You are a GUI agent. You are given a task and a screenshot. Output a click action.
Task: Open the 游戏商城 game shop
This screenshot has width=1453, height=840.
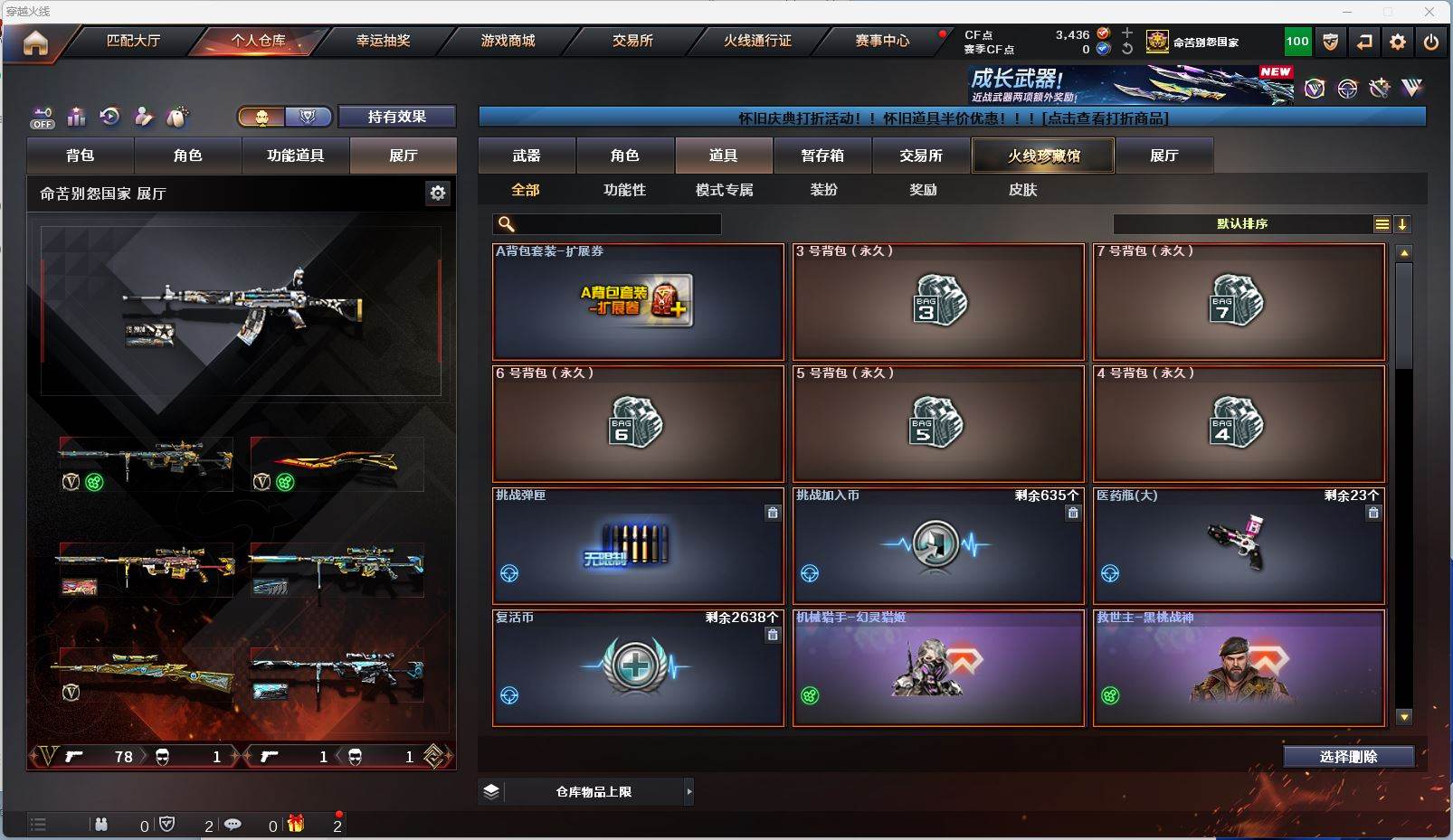click(x=508, y=41)
